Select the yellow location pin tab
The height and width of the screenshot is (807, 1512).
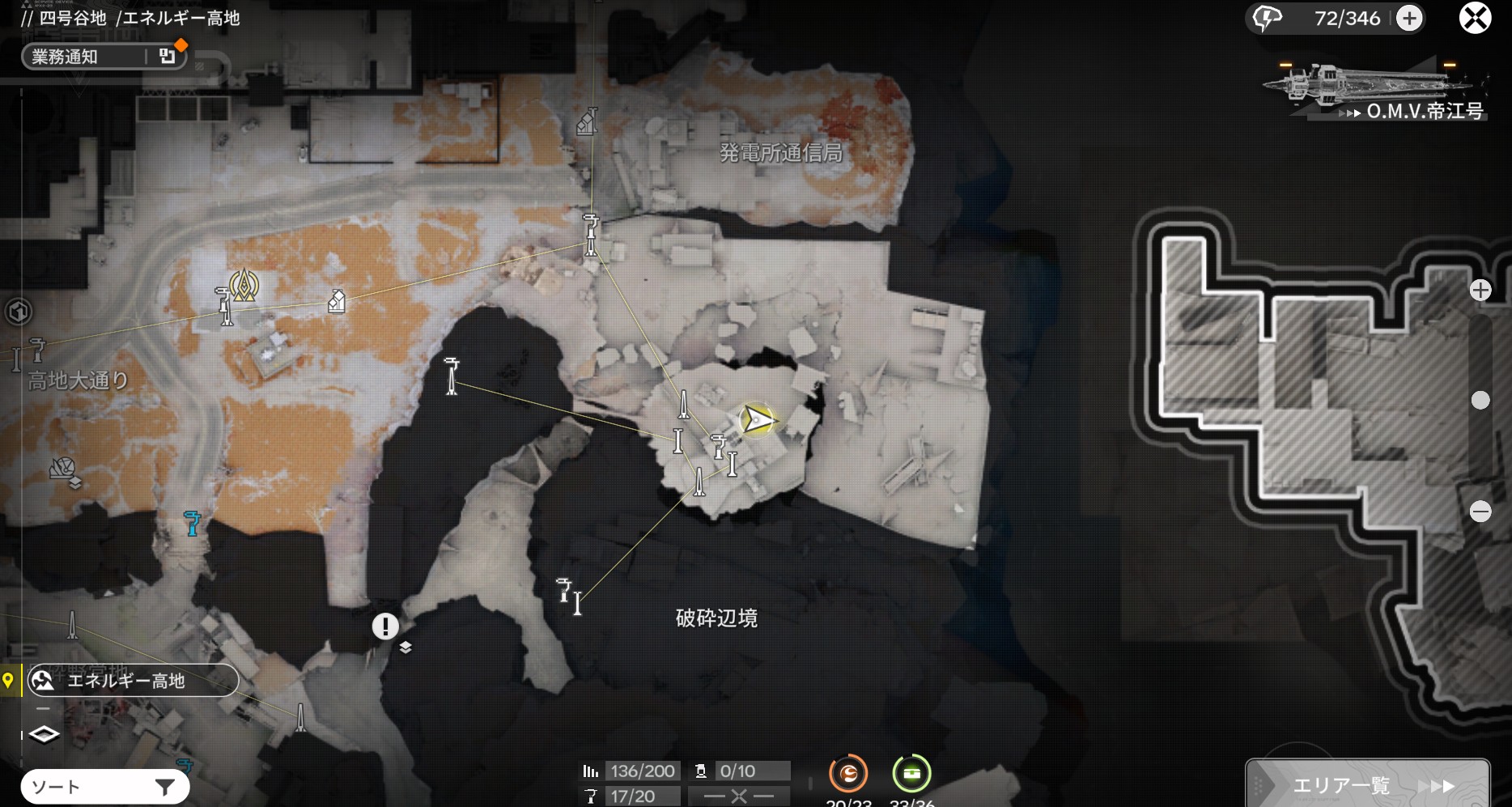tap(9, 680)
